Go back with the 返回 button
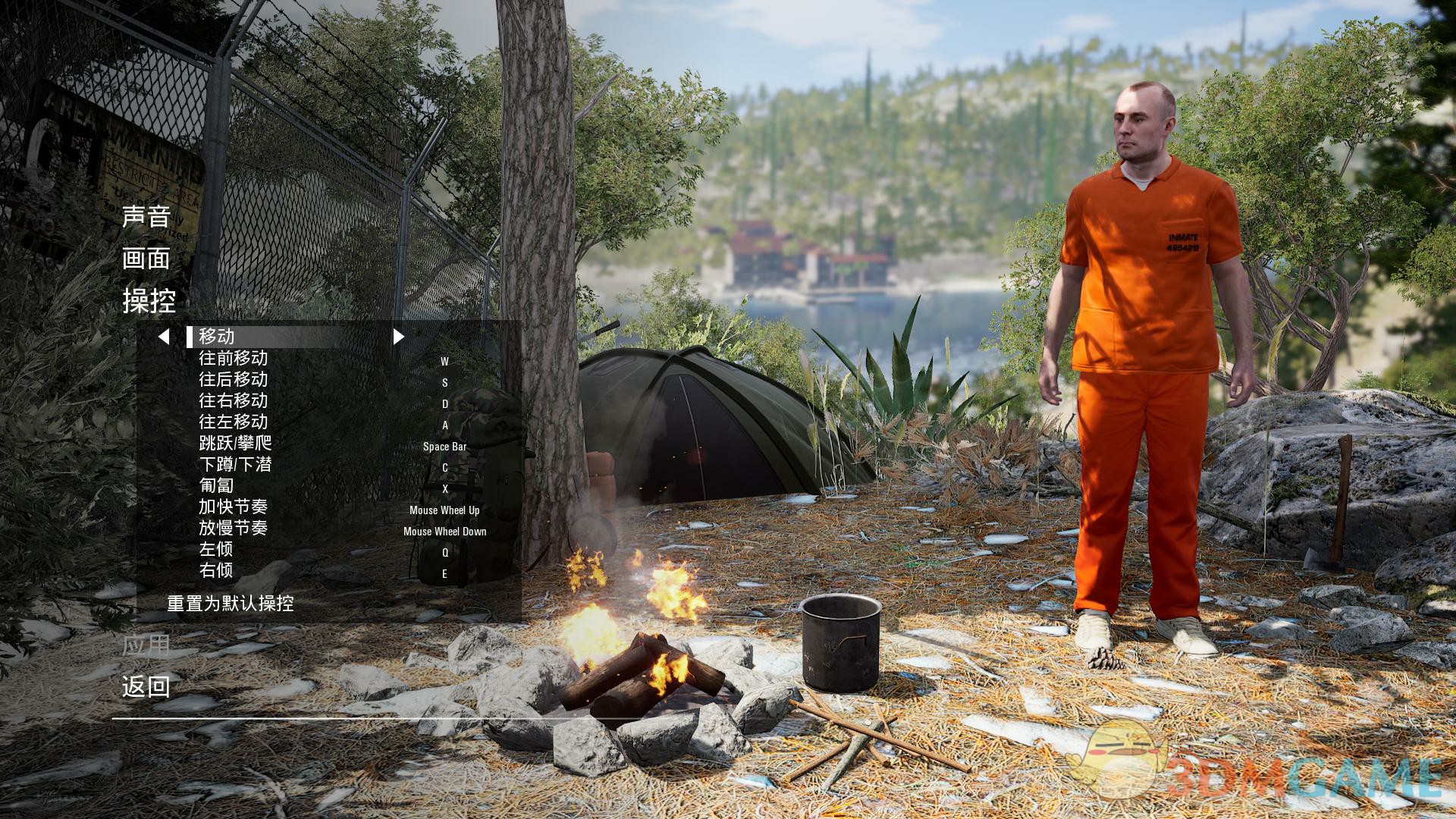 click(x=146, y=687)
